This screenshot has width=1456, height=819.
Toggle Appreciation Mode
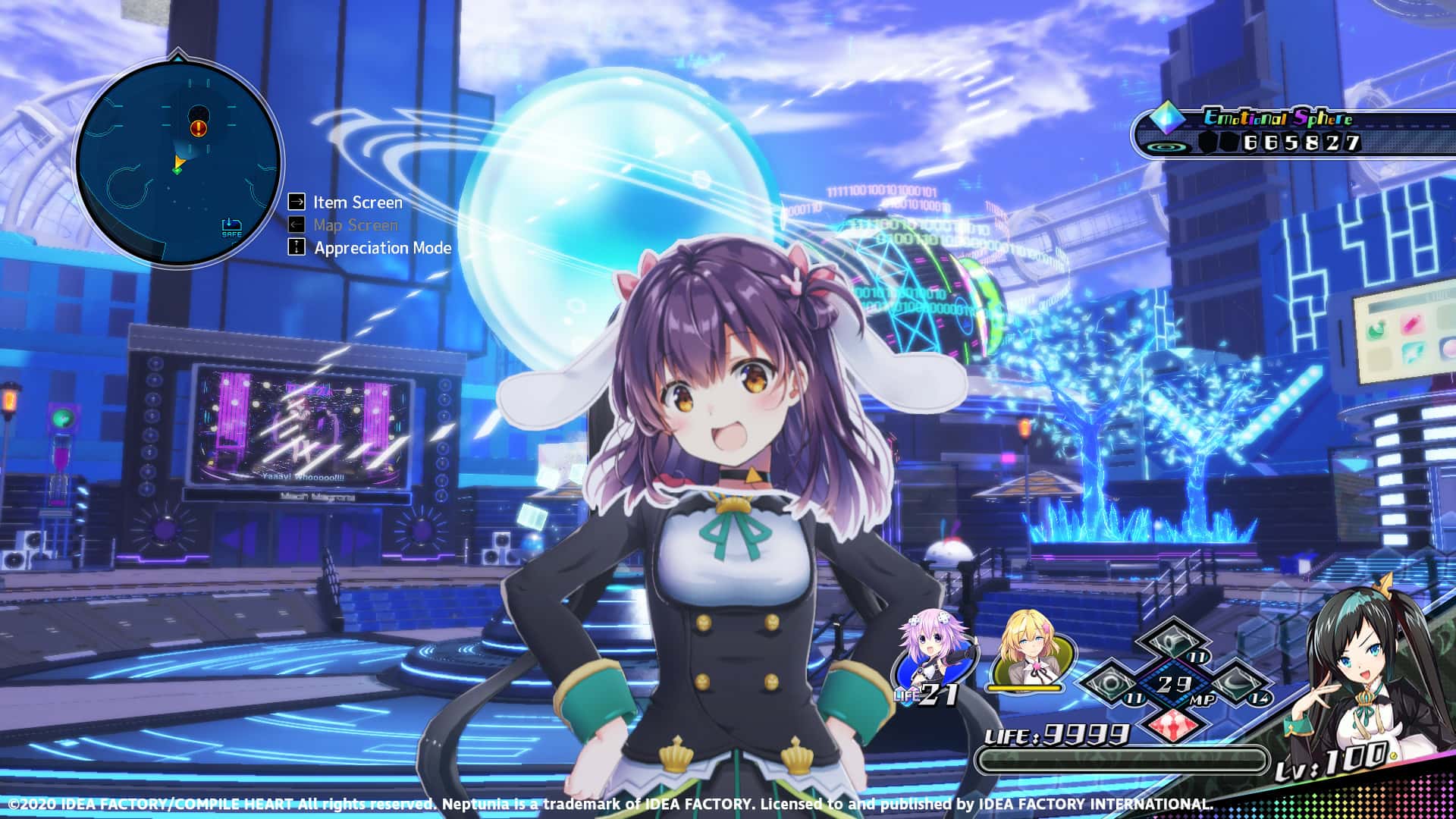(381, 248)
